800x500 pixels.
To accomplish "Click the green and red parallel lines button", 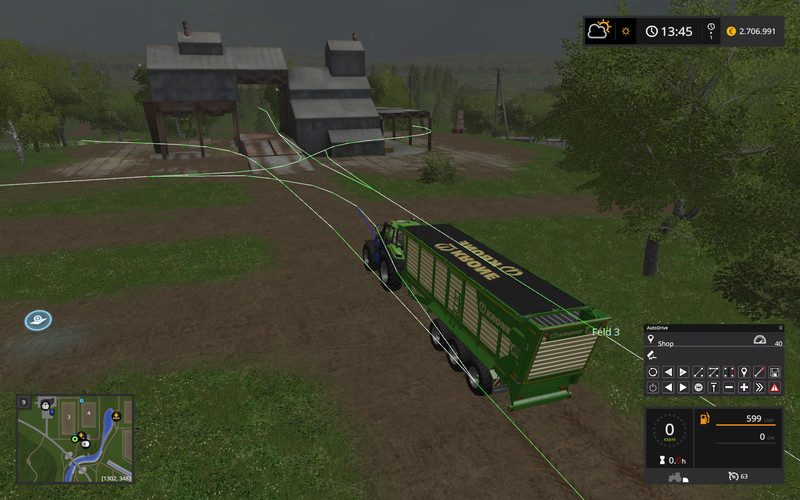I will pyautogui.click(x=729, y=372).
